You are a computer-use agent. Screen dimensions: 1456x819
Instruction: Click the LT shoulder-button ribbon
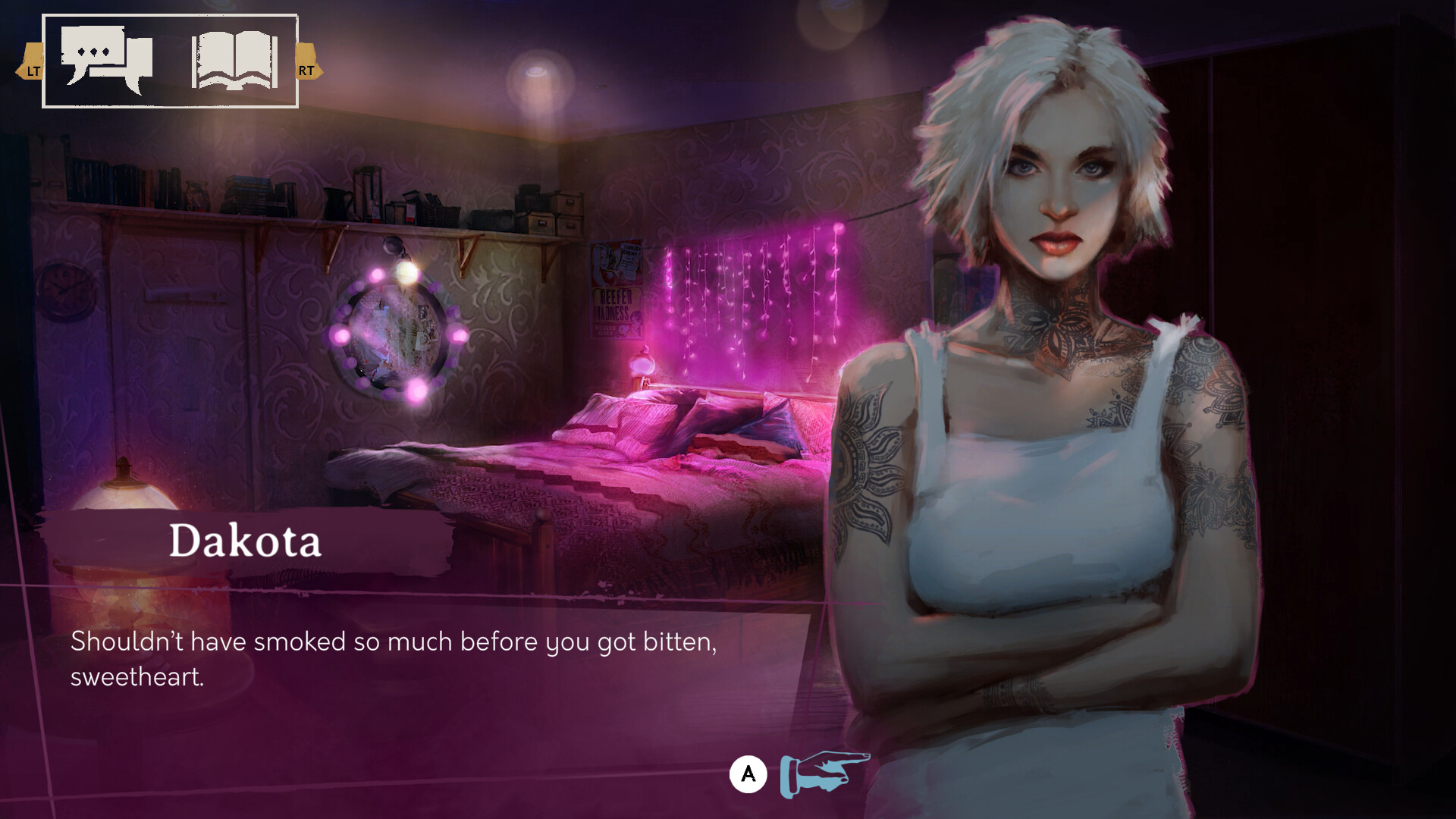(x=32, y=72)
